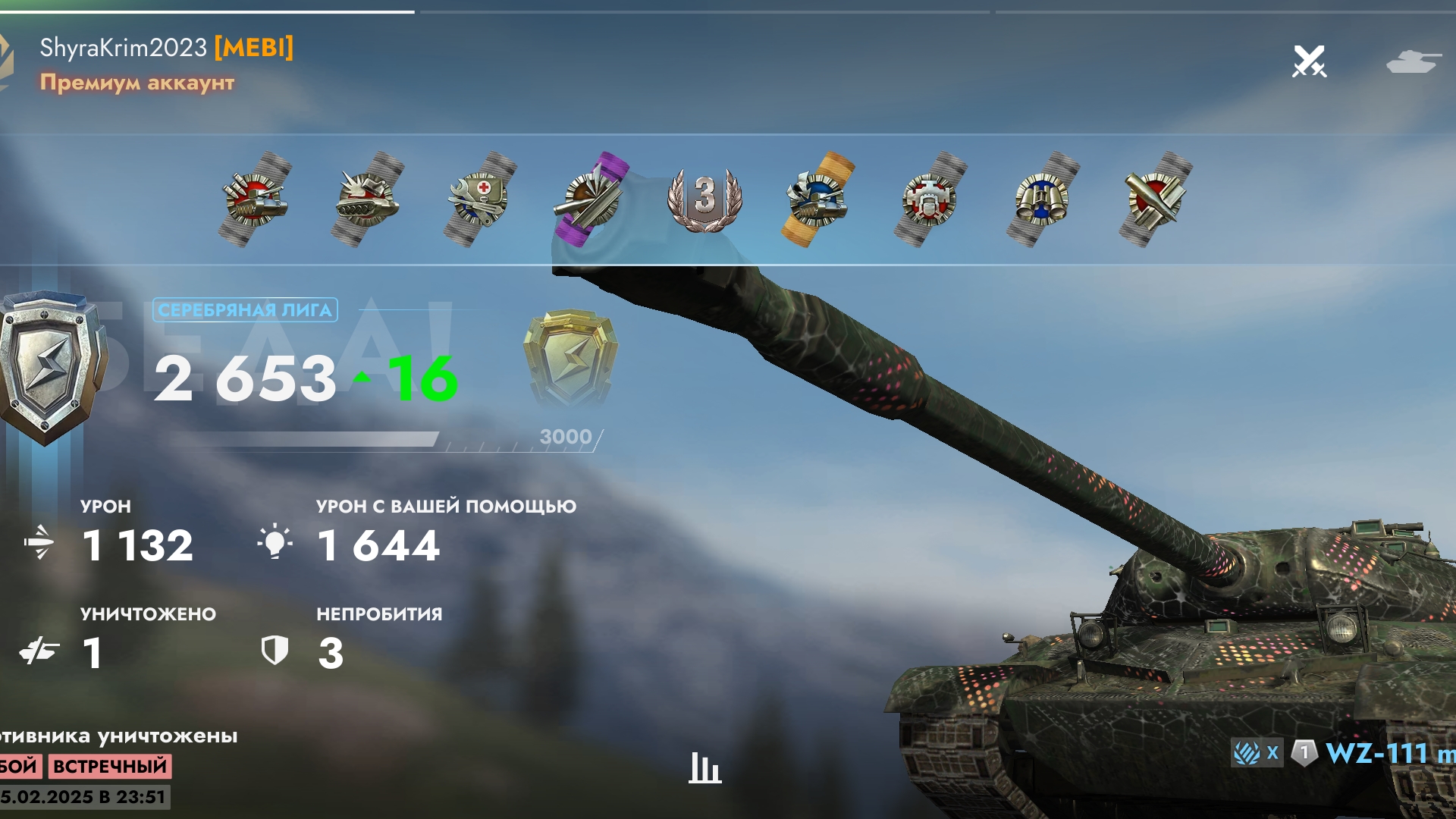This screenshot has width=1456, height=819.
Task: Inspect the binoculars scout medal
Action: click(1042, 199)
